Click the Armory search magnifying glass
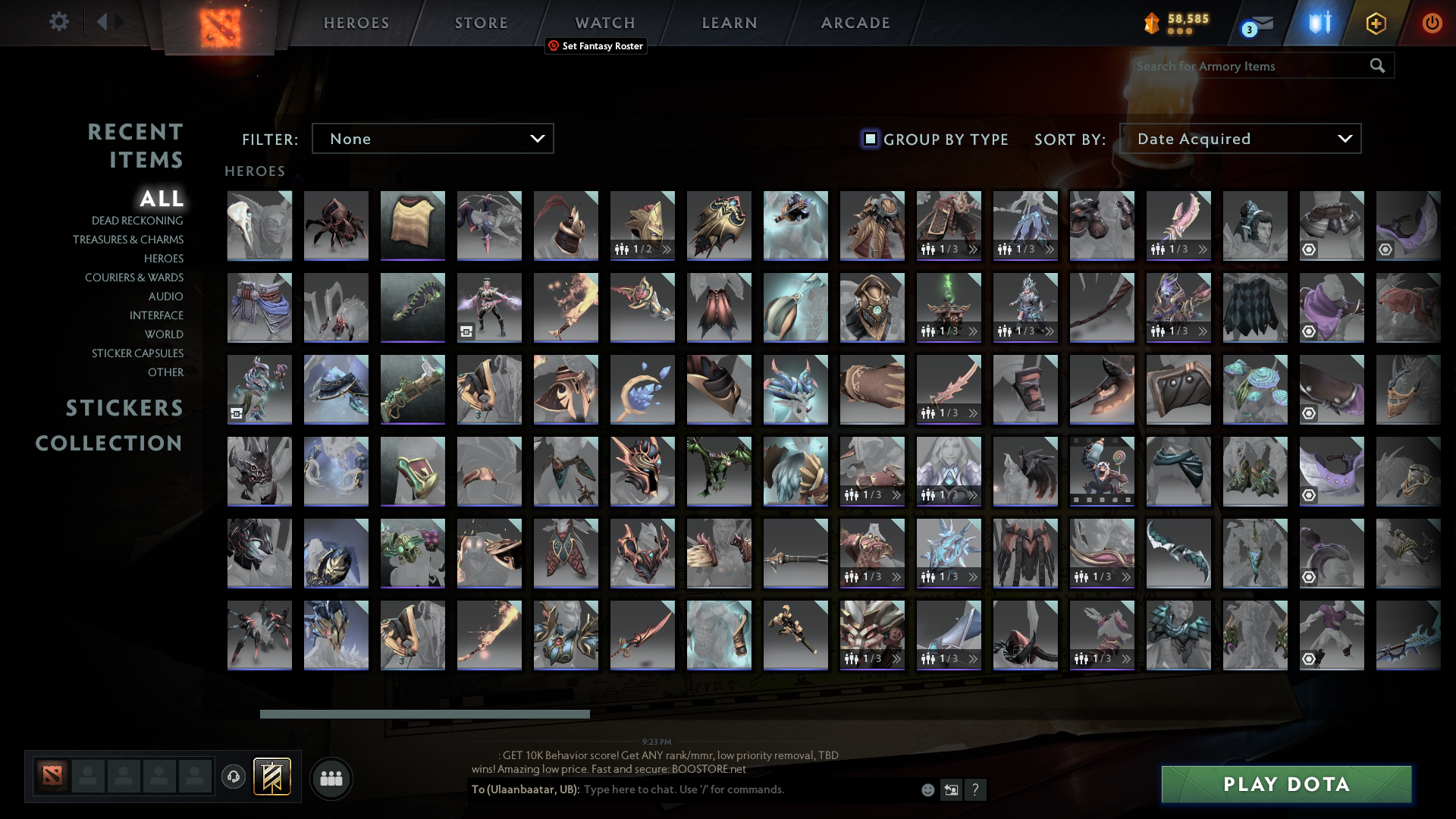Screen dimensions: 1456x819 (1377, 66)
